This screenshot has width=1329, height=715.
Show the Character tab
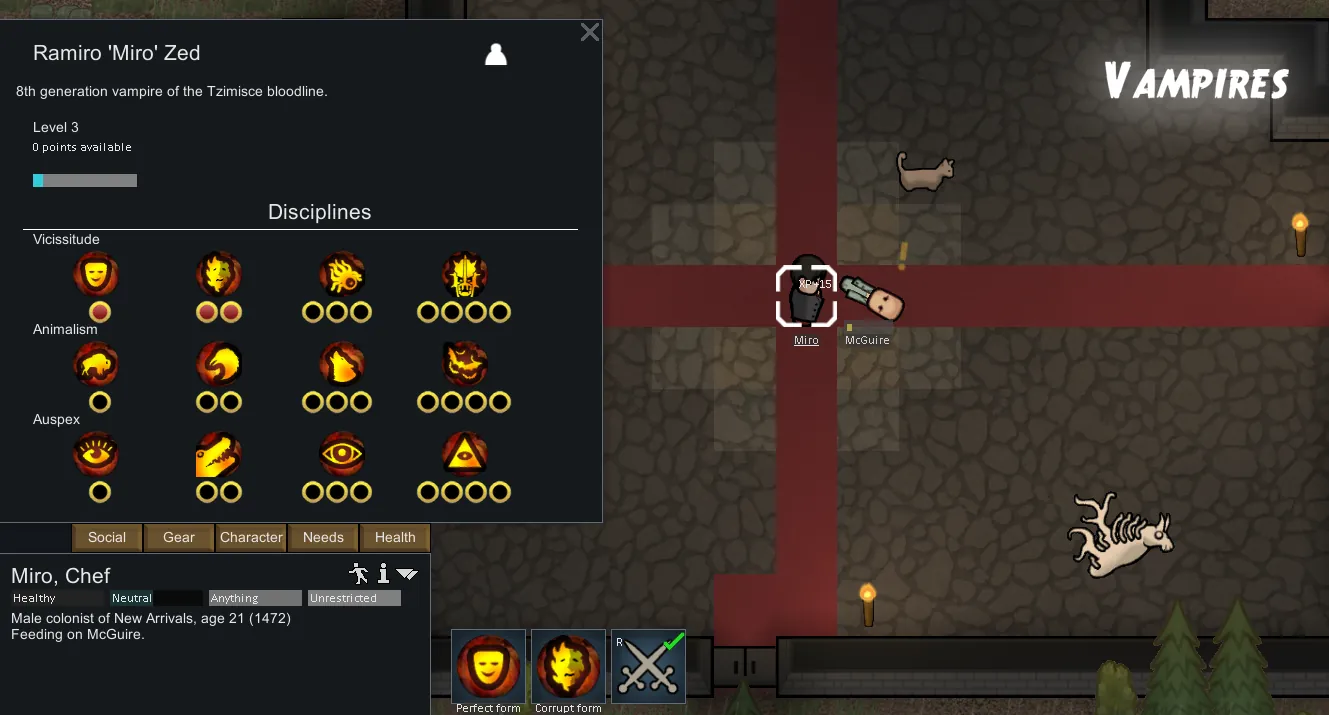point(251,537)
